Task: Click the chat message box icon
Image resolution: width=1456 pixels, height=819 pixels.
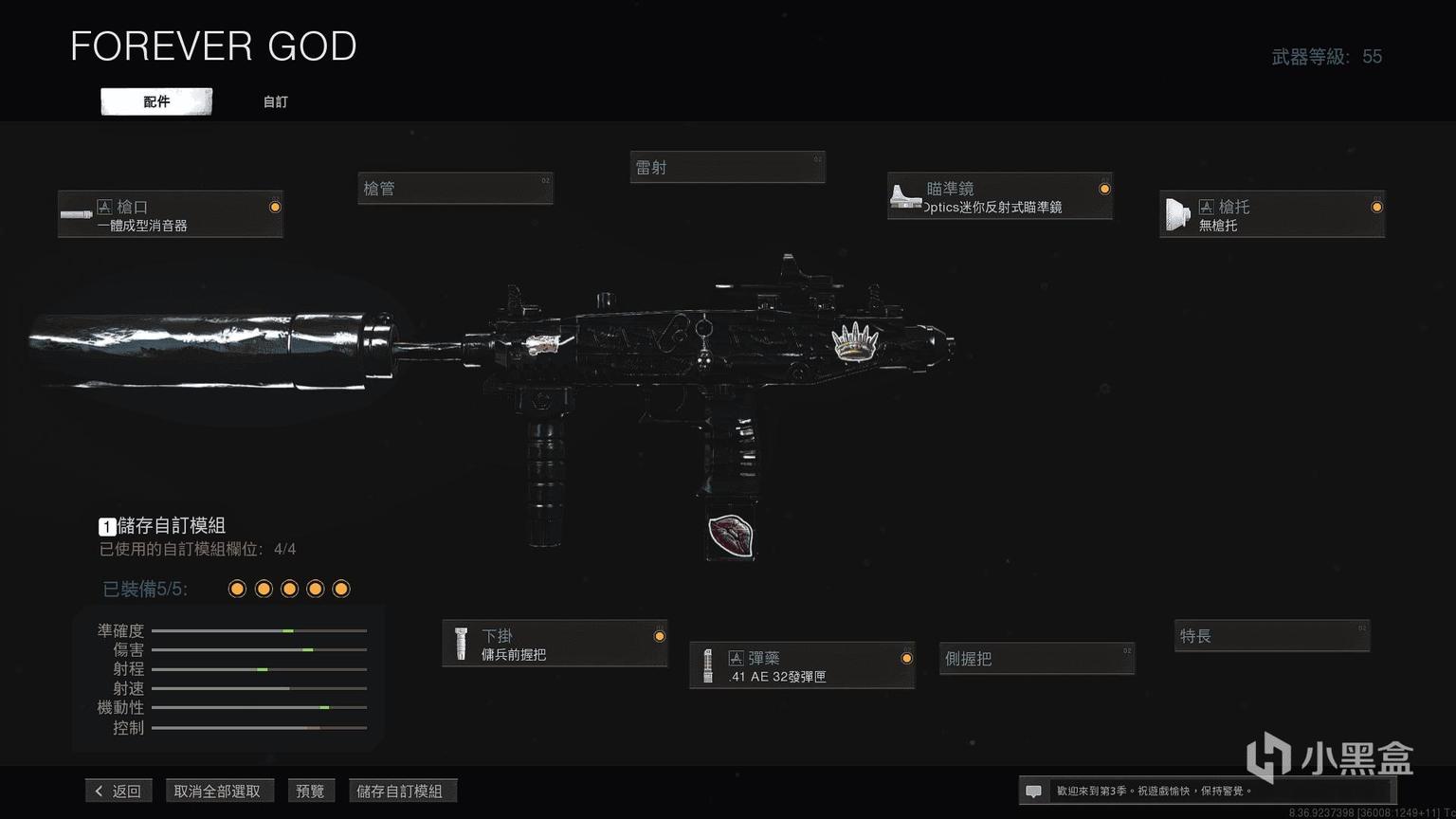Action: pyautogui.click(x=1034, y=791)
